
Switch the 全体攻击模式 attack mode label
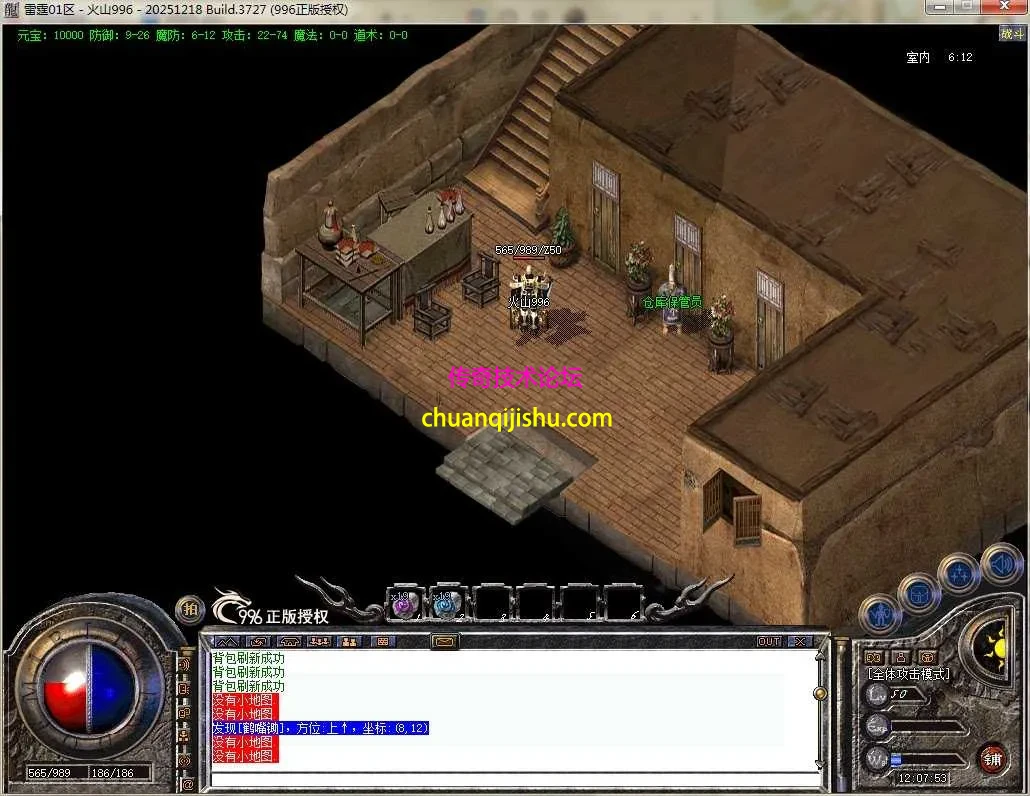[908, 674]
